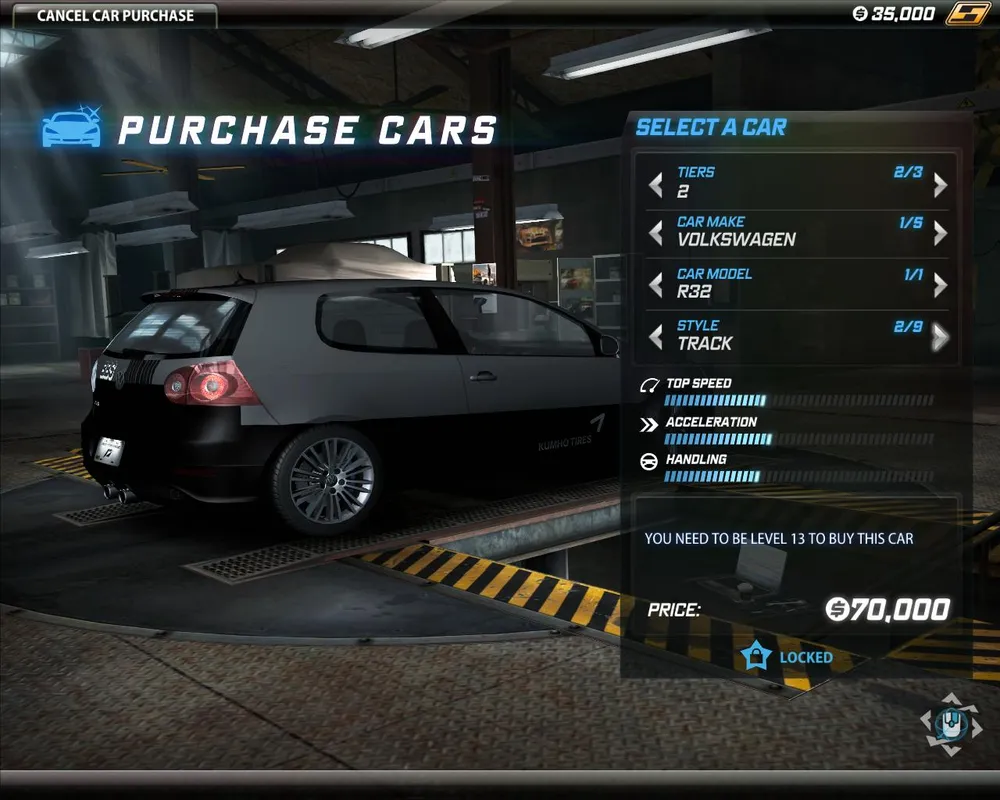Show the next car model after R32
Screen dimensions: 1000x800
tap(940, 285)
